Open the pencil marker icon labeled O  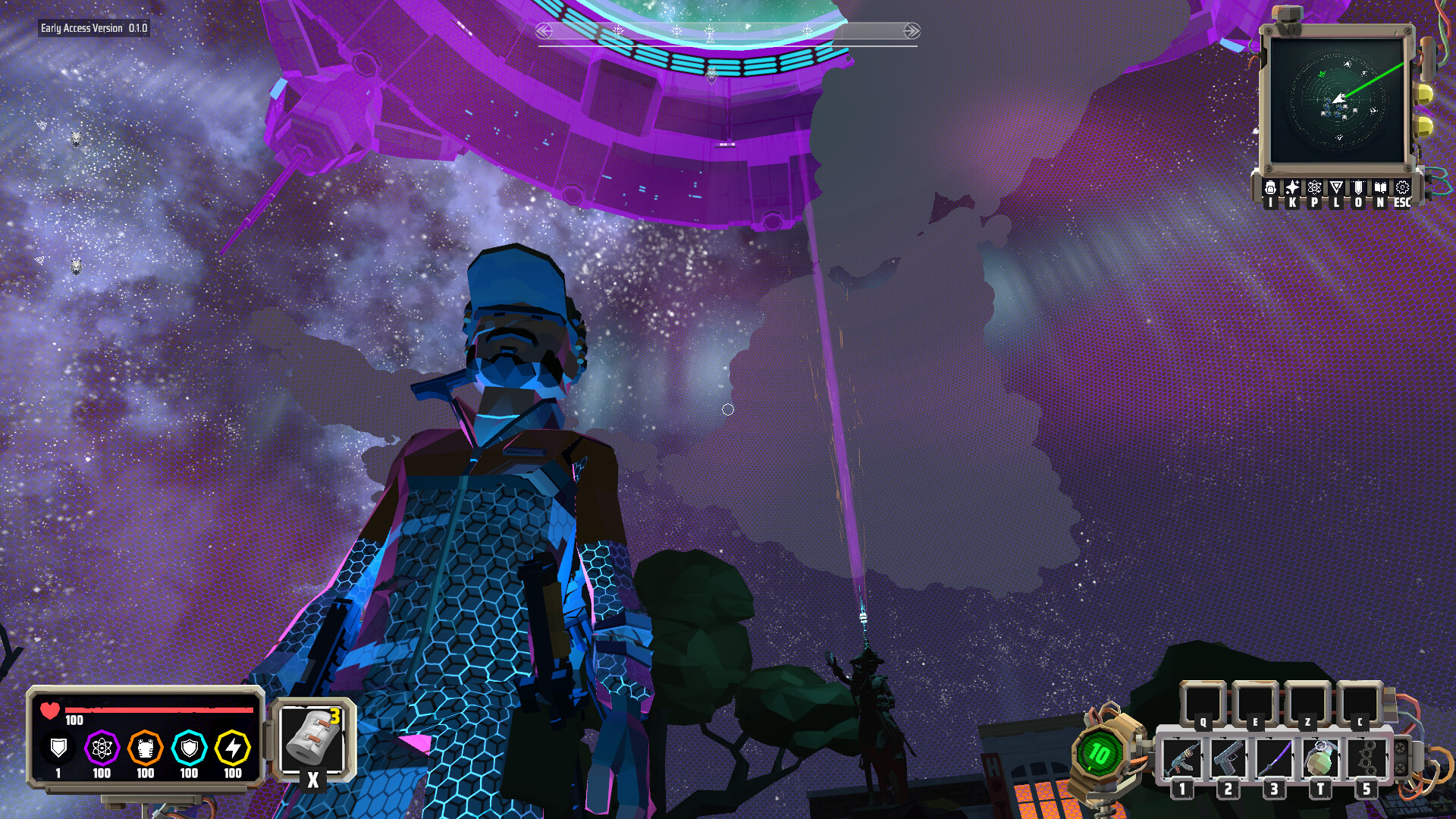coord(1359,188)
